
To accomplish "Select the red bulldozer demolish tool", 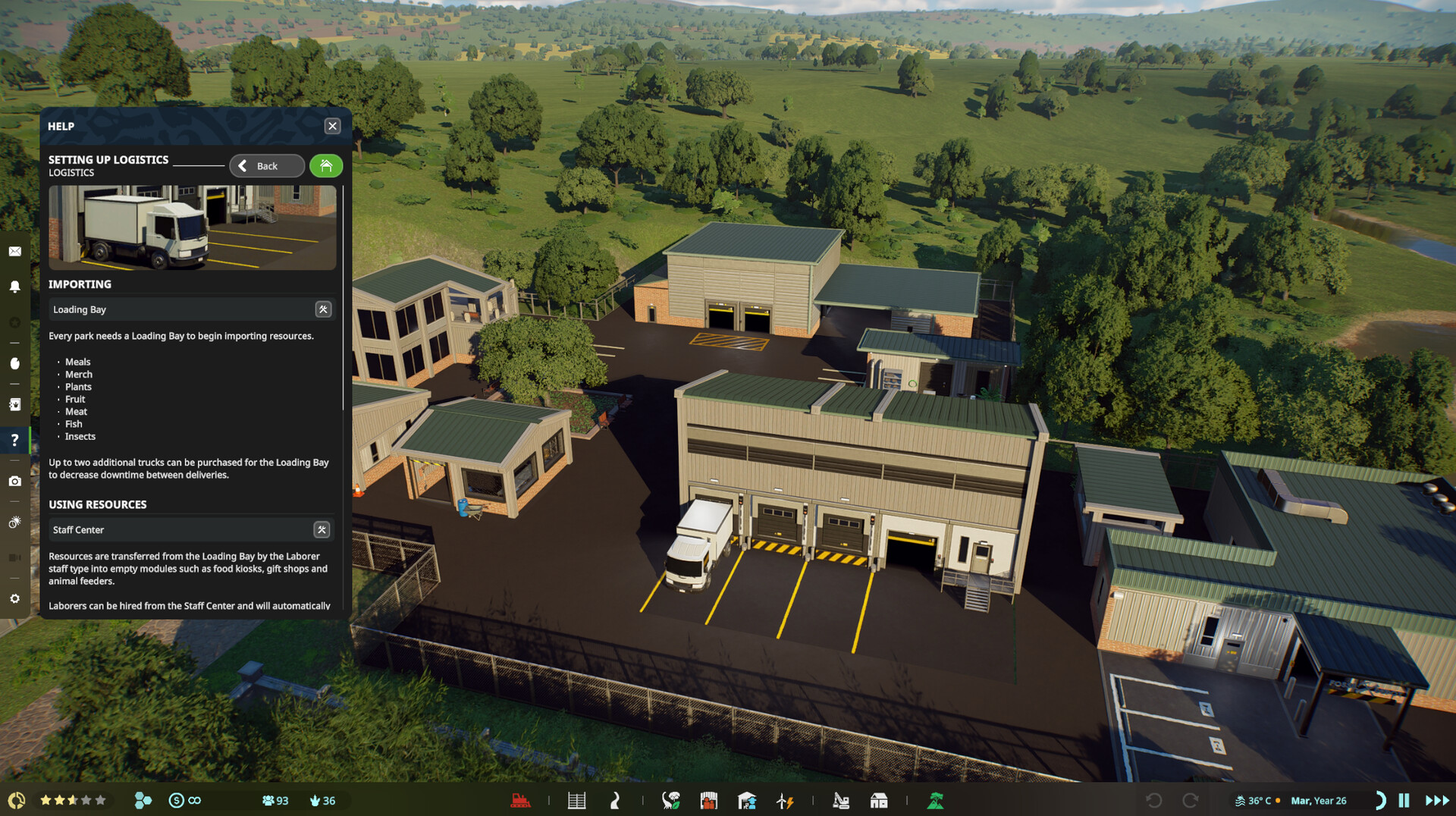I will [x=520, y=801].
